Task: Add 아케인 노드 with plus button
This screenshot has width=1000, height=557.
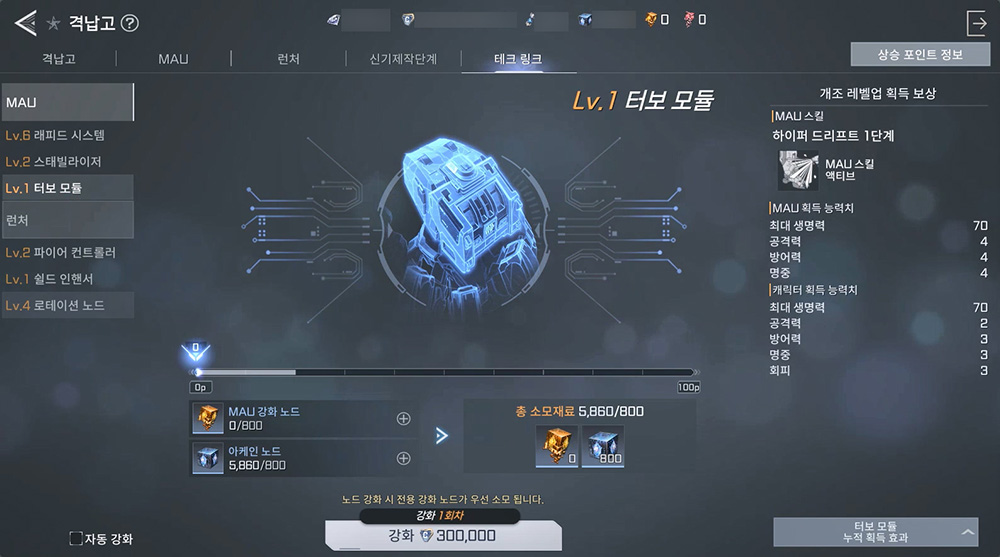Action: (x=403, y=459)
